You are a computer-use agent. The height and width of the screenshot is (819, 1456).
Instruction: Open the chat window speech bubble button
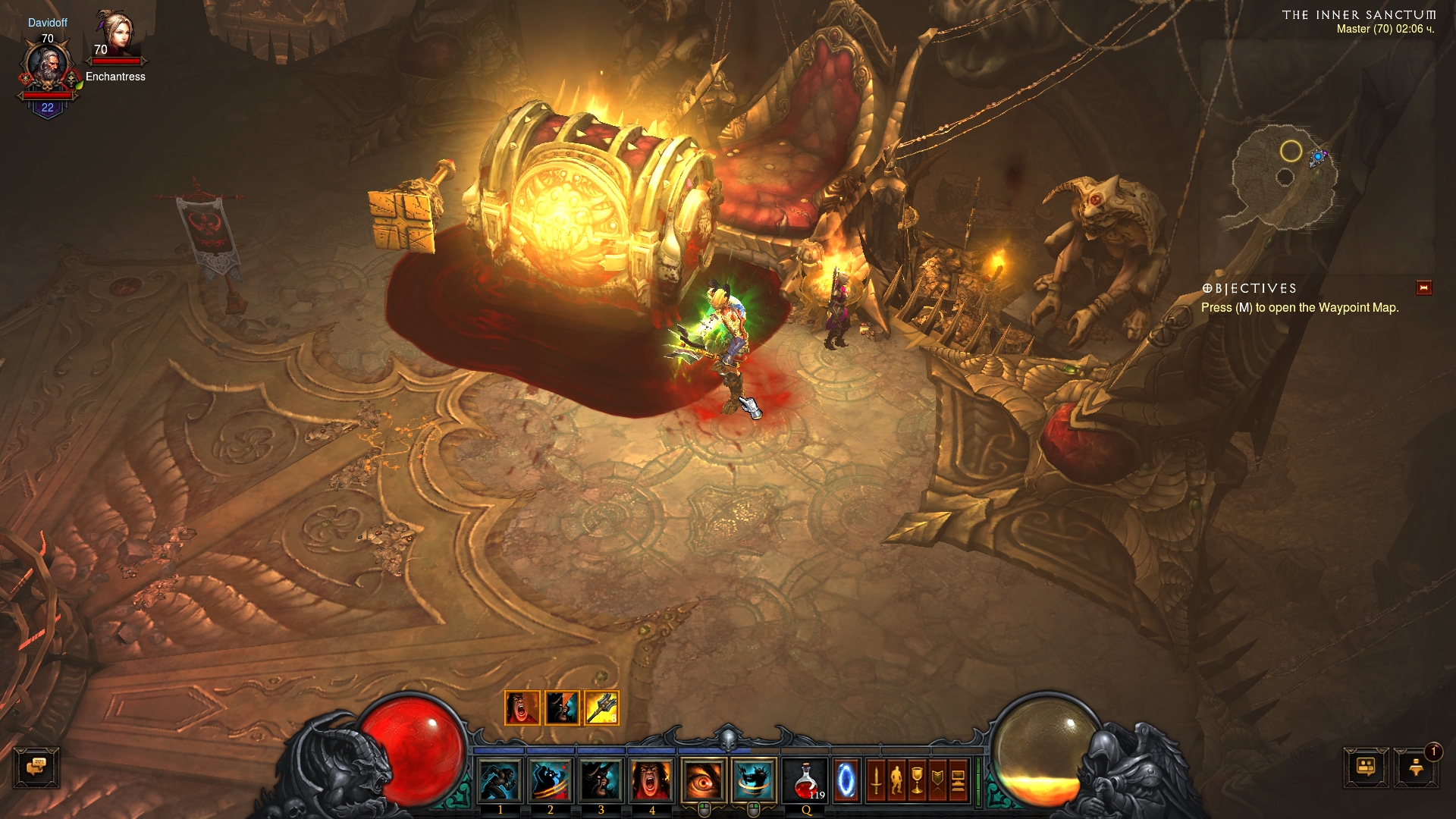(36, 767)
